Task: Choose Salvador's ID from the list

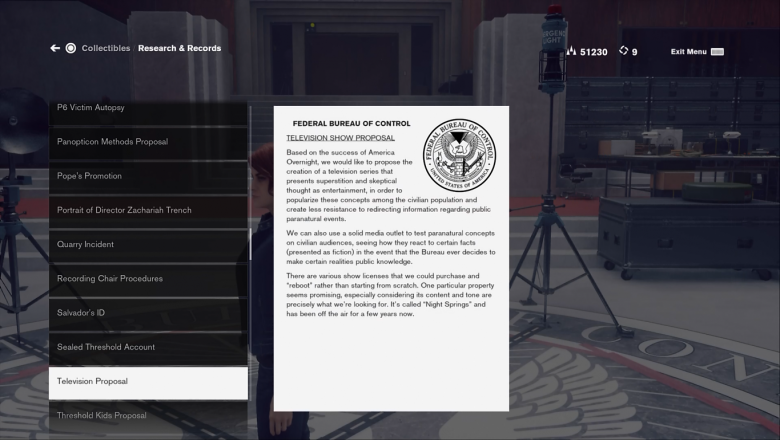Action: [147, 313]
